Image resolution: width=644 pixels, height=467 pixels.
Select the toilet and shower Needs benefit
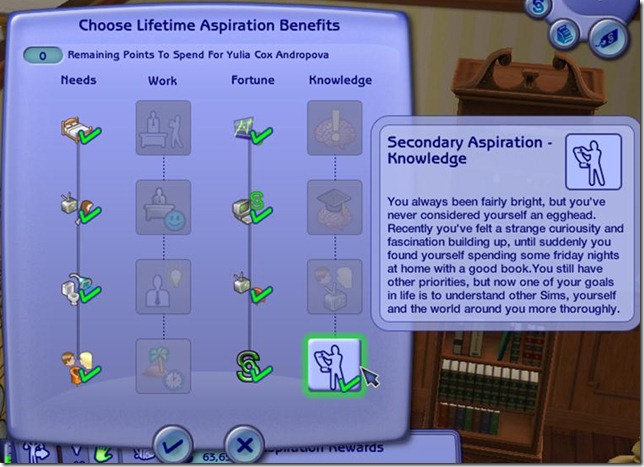(x=77, y=287)
